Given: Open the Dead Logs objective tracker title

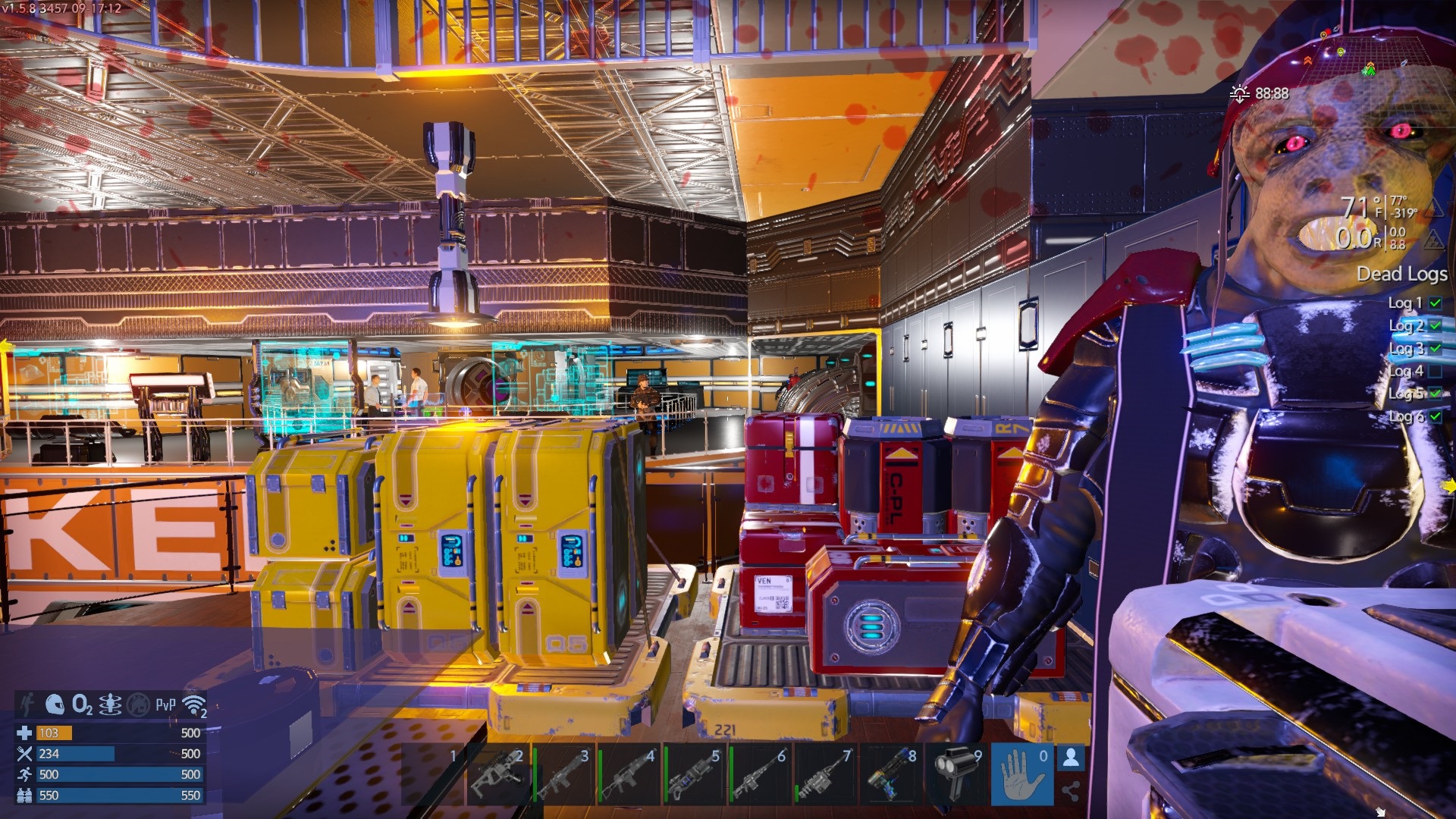Looking at the screenshot, I should click(1401, 274).
